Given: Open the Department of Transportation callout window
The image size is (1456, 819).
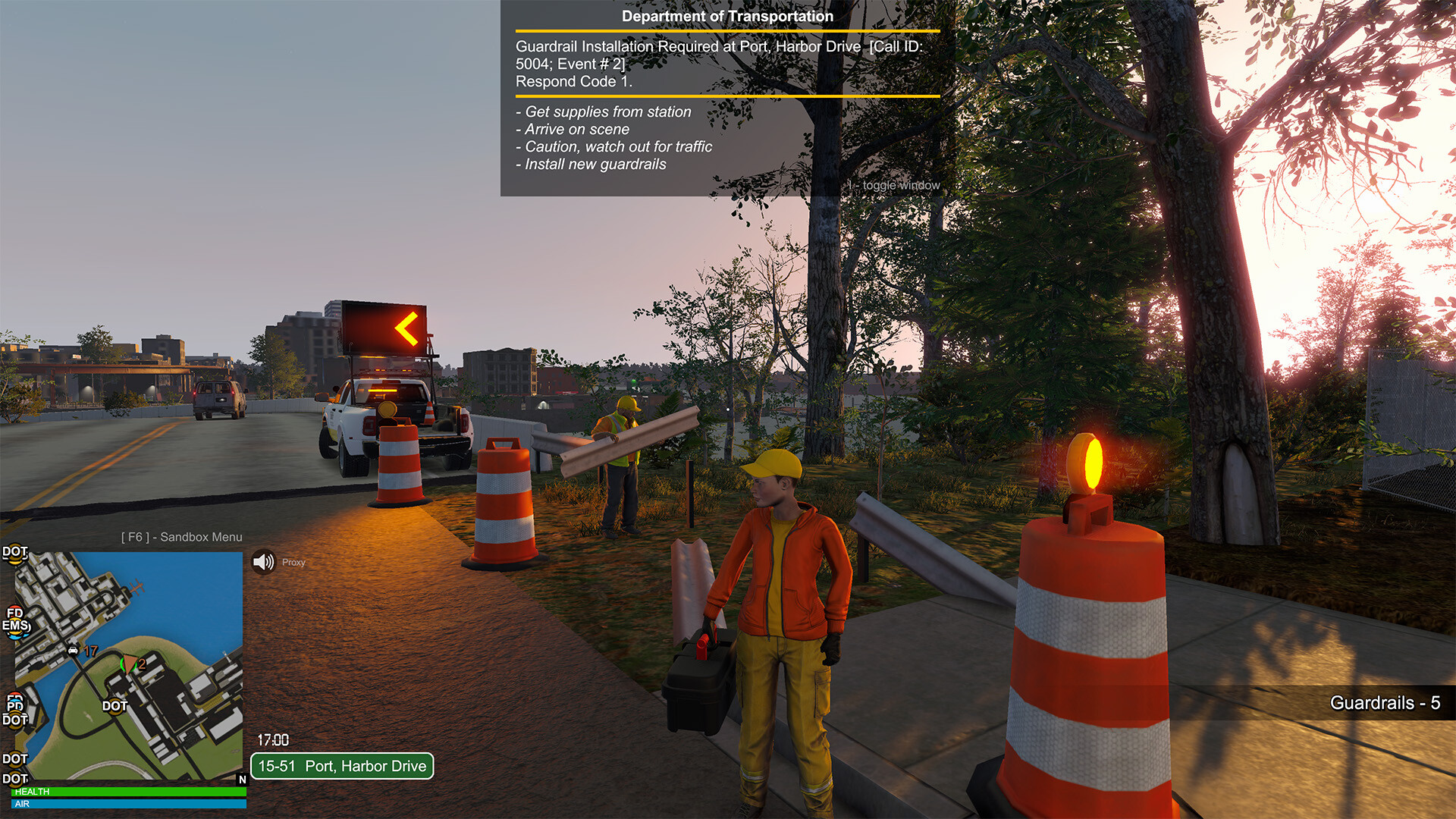Looking at the screenshot, I should pyautogui.click(x=726, y=99).
